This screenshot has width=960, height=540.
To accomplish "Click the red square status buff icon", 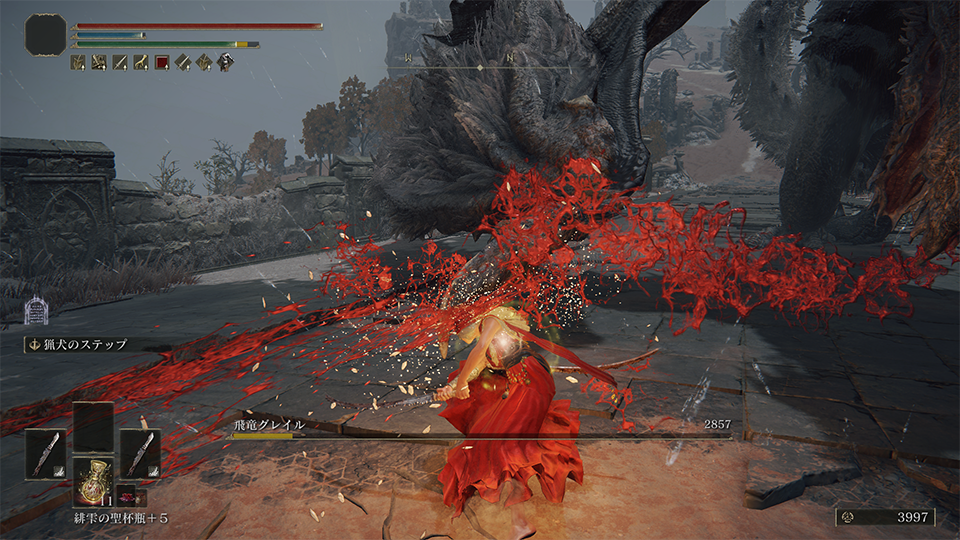I will tap(162, 62).
